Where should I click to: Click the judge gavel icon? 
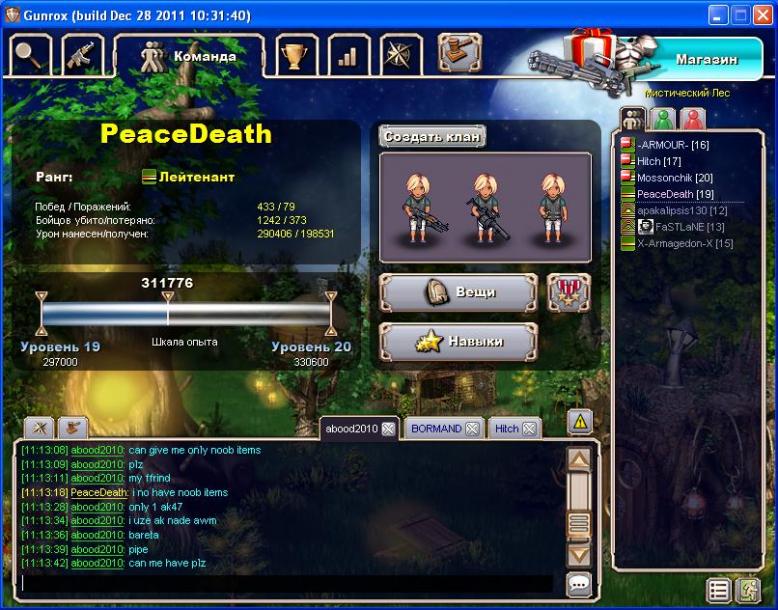point(459,53)
